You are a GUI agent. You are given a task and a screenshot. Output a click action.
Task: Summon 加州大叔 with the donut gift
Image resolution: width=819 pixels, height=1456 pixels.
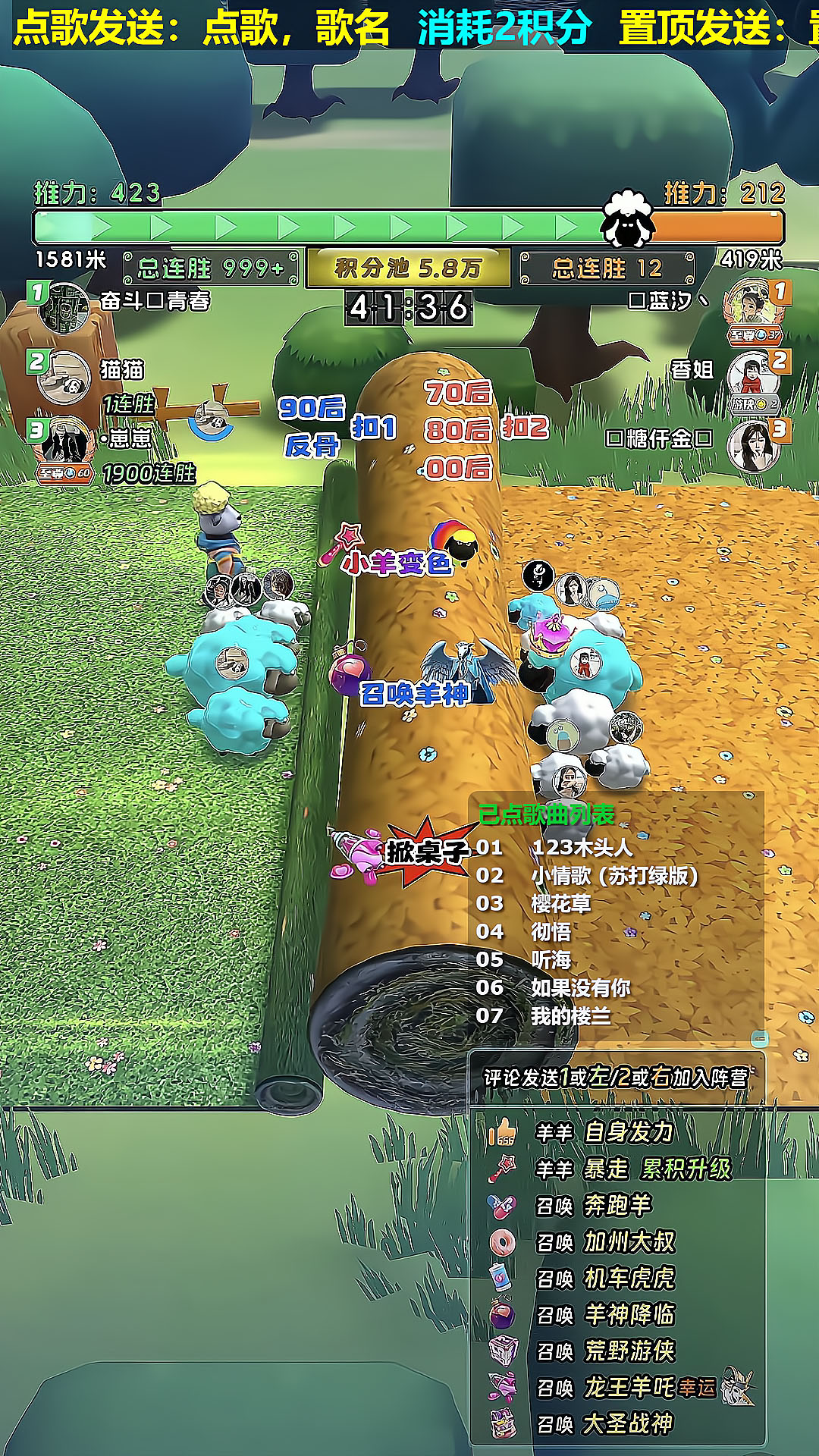pos(502,1242)
